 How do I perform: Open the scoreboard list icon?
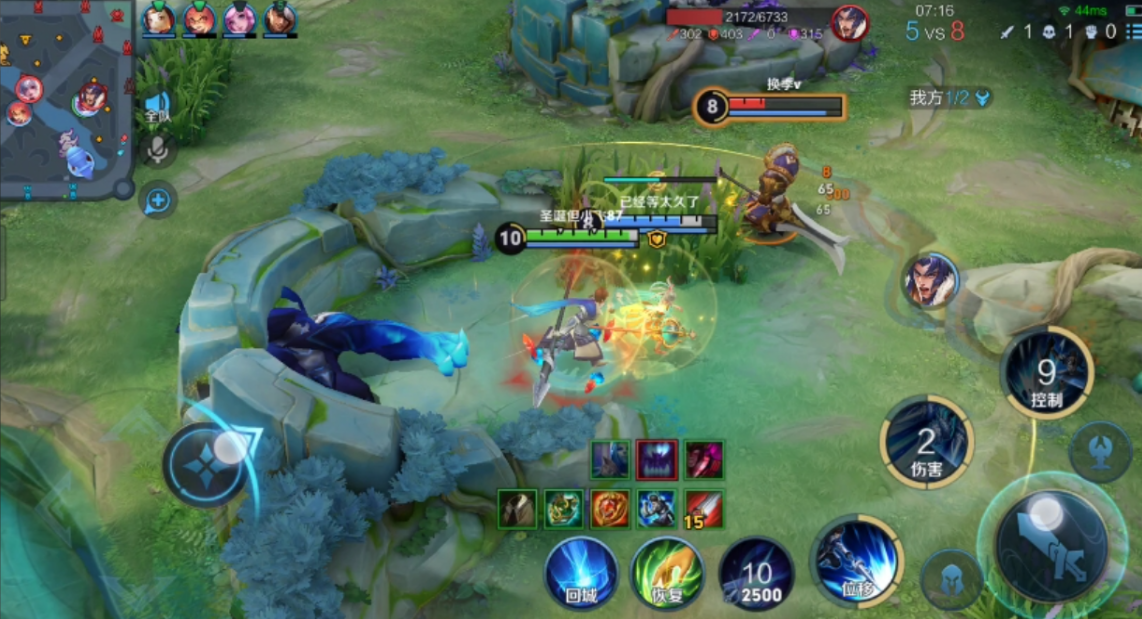(1132, 31)
